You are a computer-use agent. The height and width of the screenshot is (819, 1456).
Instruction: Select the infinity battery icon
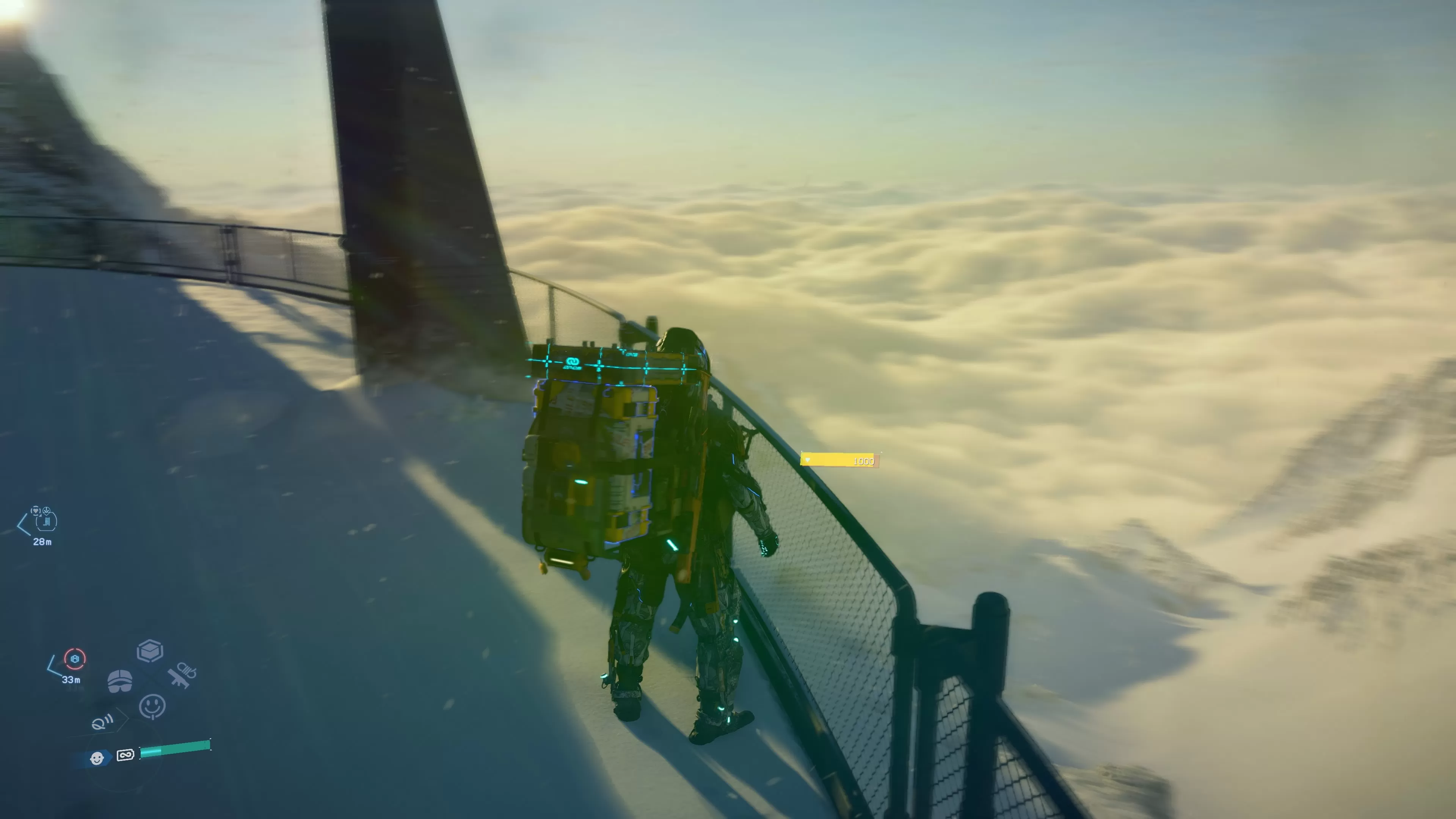point(125,755)
